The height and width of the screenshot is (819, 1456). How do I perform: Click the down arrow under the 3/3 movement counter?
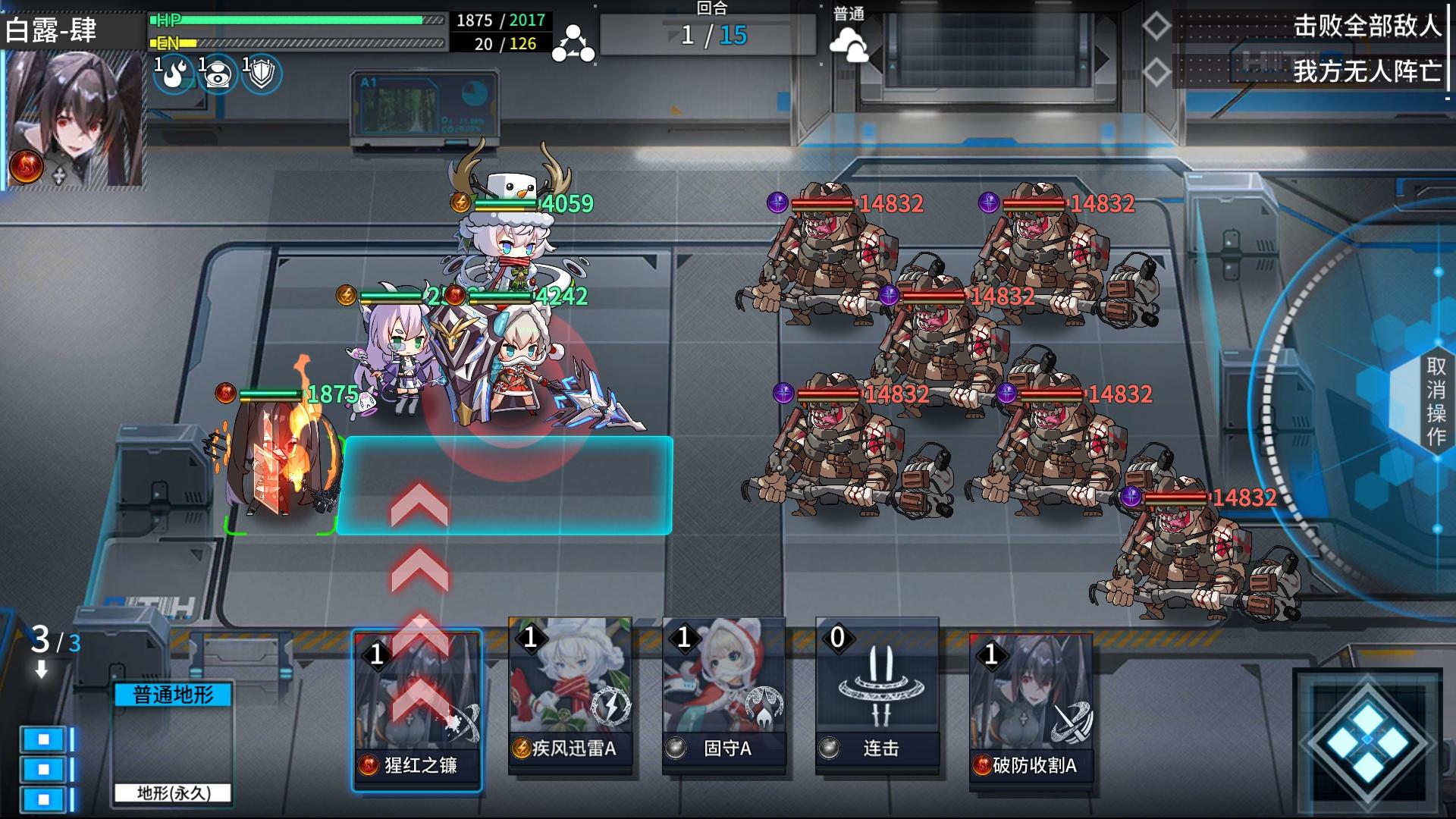(x=42, y=670)
